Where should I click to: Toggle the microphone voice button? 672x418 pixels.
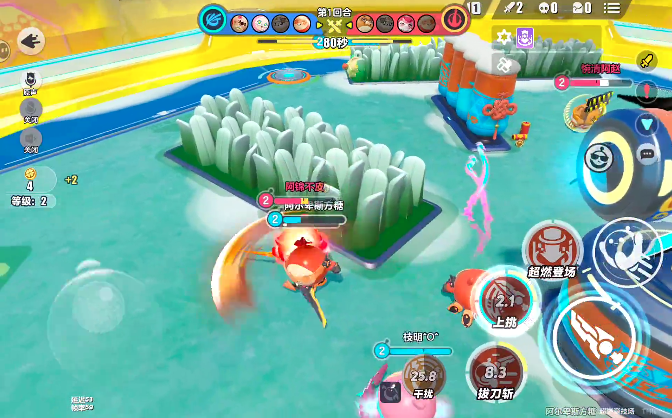(30, 108)
